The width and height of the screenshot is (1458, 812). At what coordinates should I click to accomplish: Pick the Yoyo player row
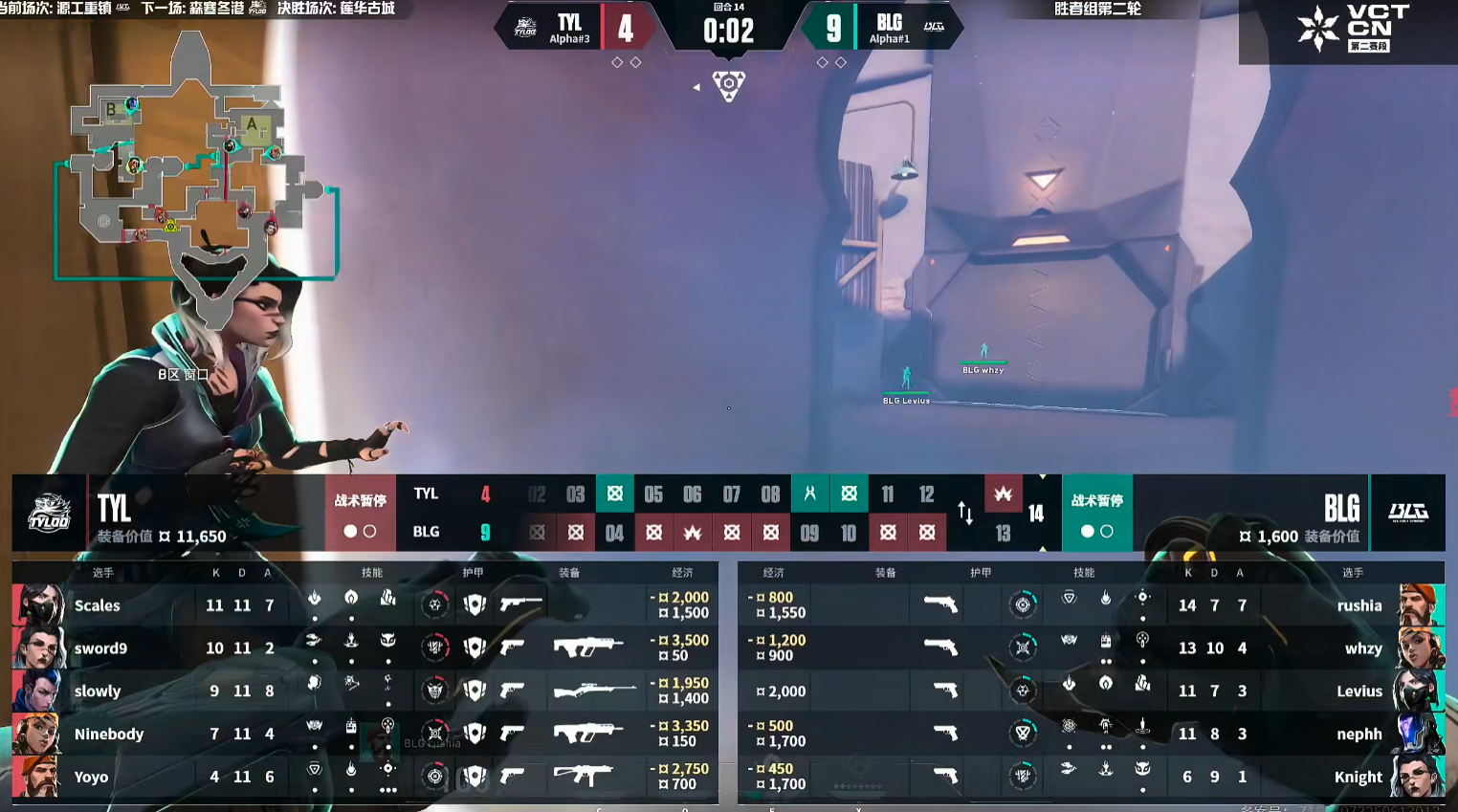(364, 777)
